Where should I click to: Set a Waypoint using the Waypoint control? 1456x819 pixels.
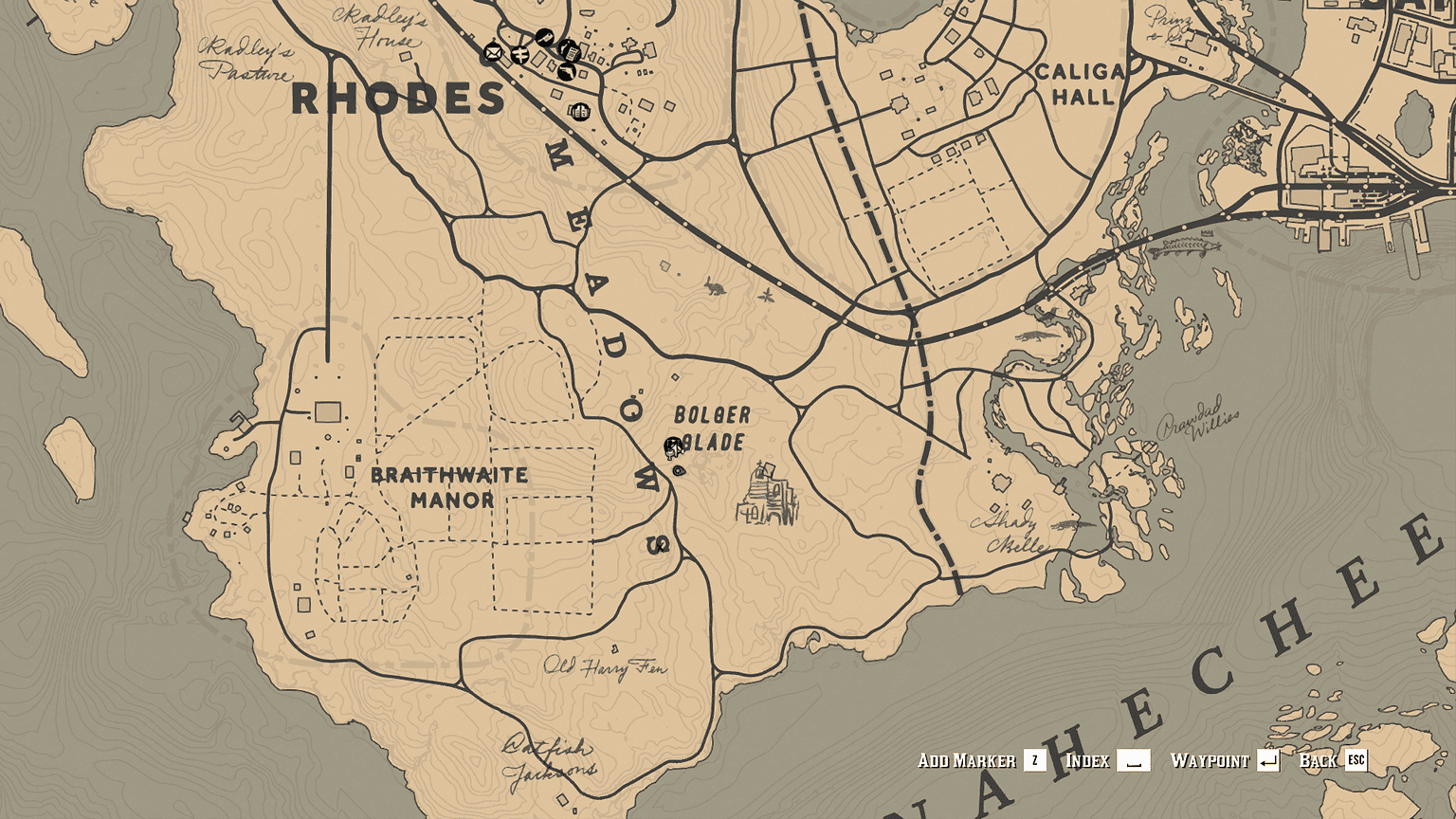click(1212, 759)
